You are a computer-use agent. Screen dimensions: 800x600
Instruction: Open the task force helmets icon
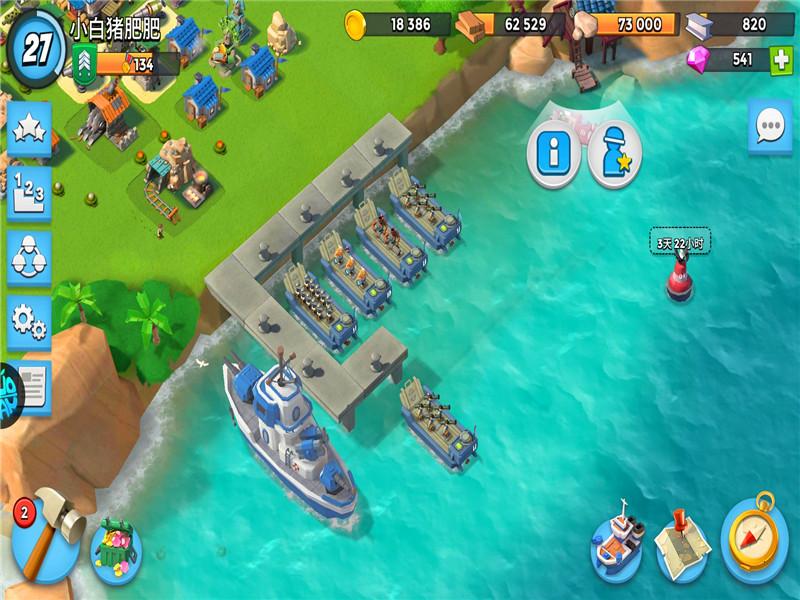click(x=29, y=257)
